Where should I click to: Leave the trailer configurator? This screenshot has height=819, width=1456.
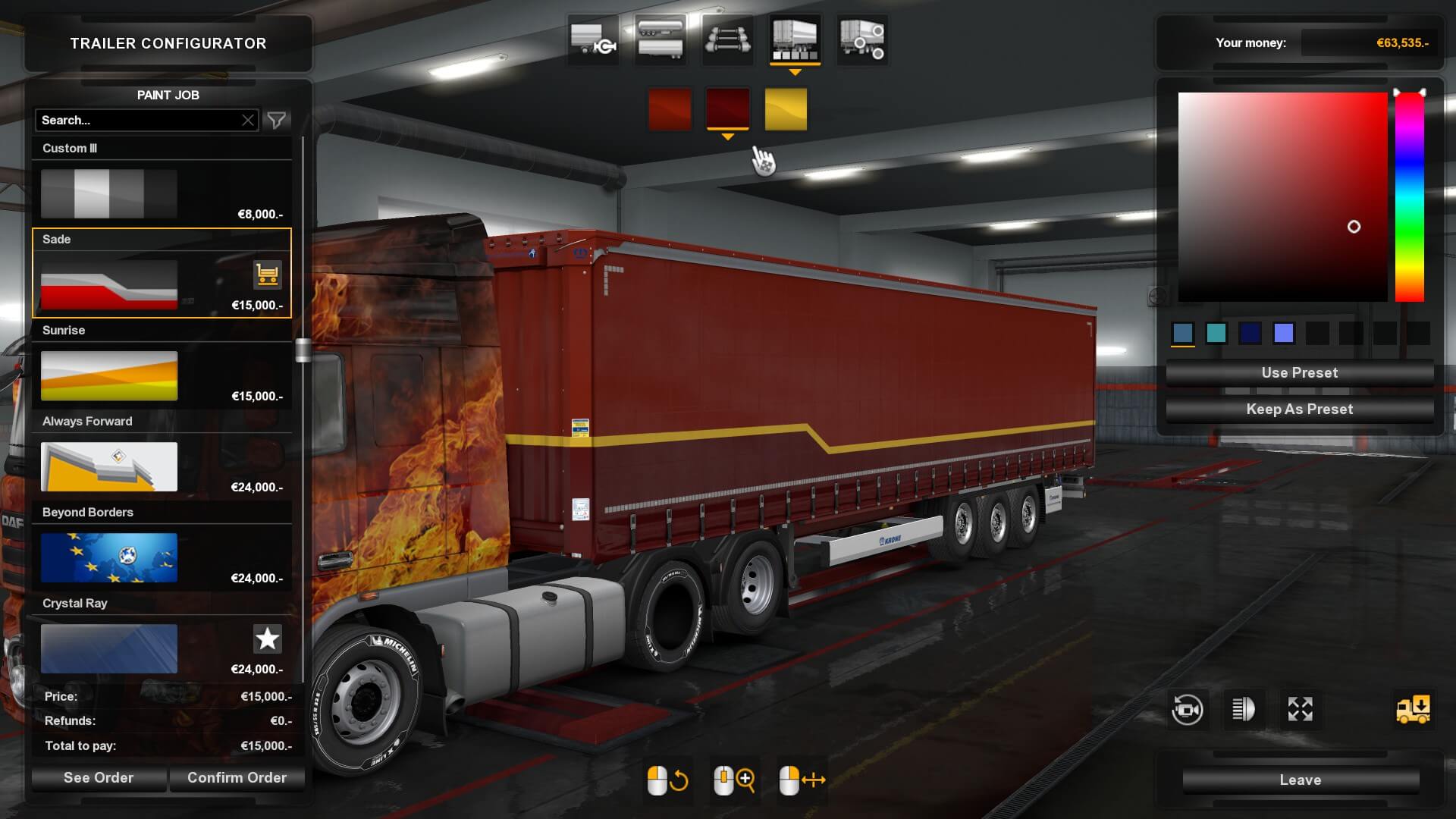pos(1300,780)
